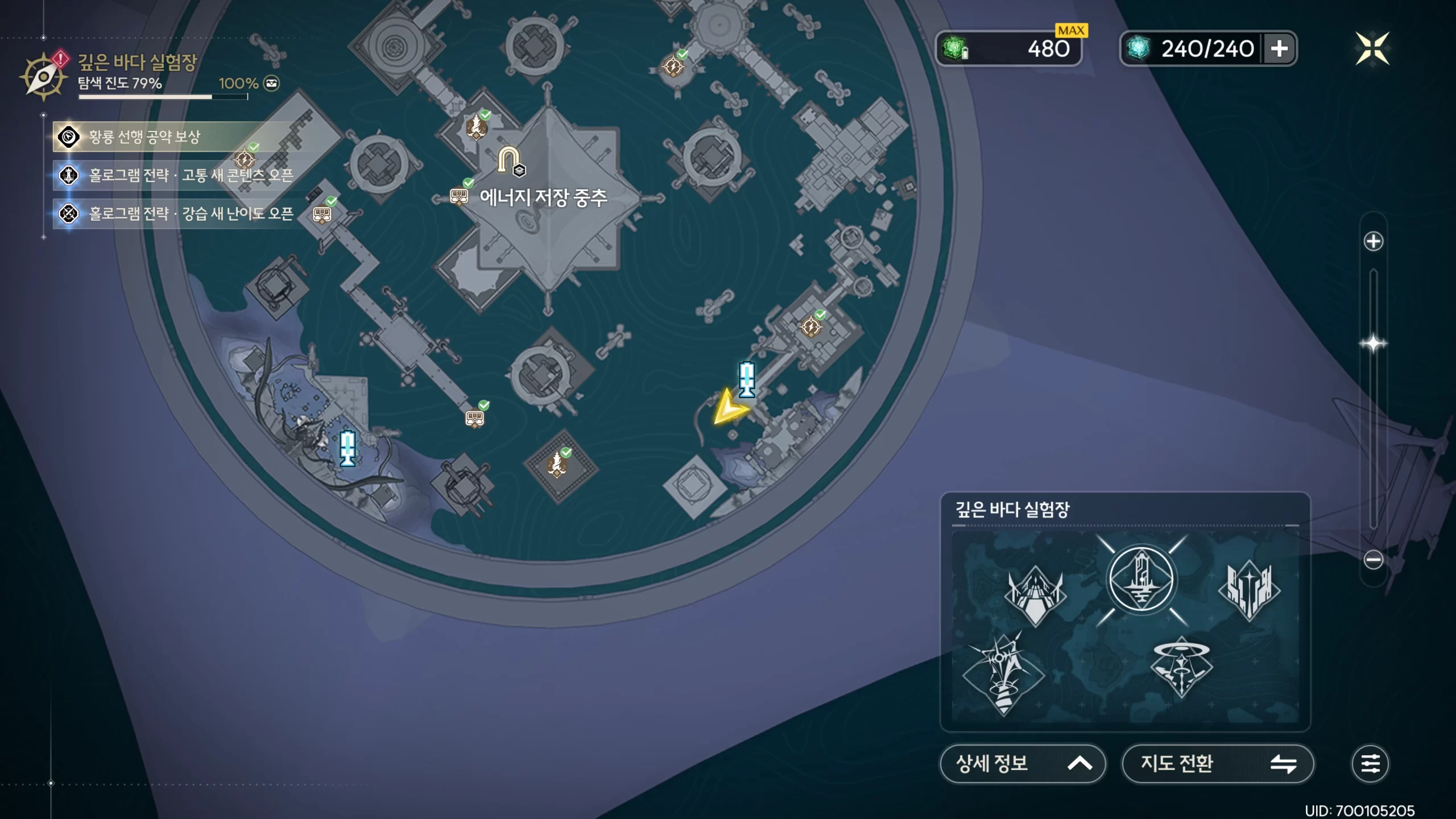Zoom in the map with plus button
This screenshot has width=1456, height=819.
point(1373,241)
